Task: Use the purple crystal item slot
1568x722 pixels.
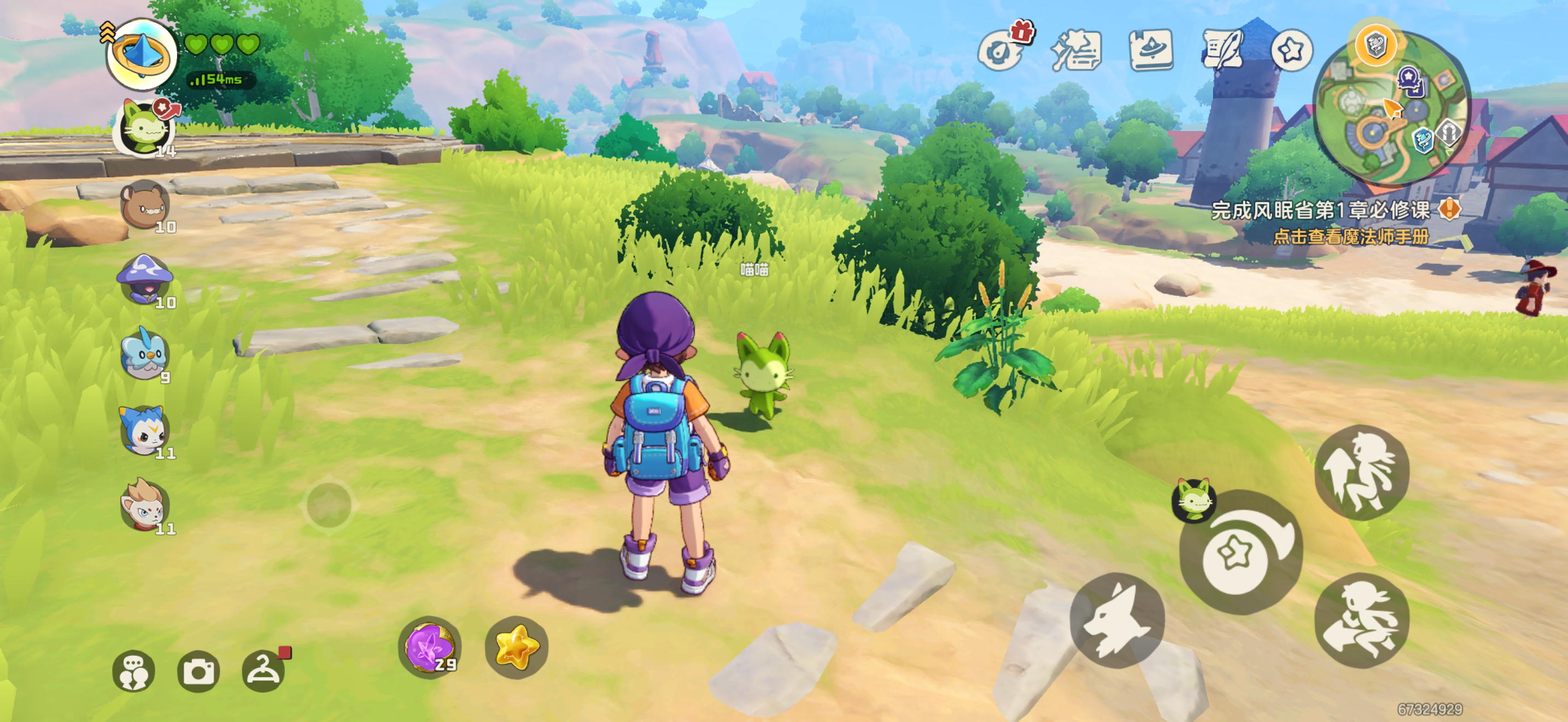Action: tap(430, 648)
